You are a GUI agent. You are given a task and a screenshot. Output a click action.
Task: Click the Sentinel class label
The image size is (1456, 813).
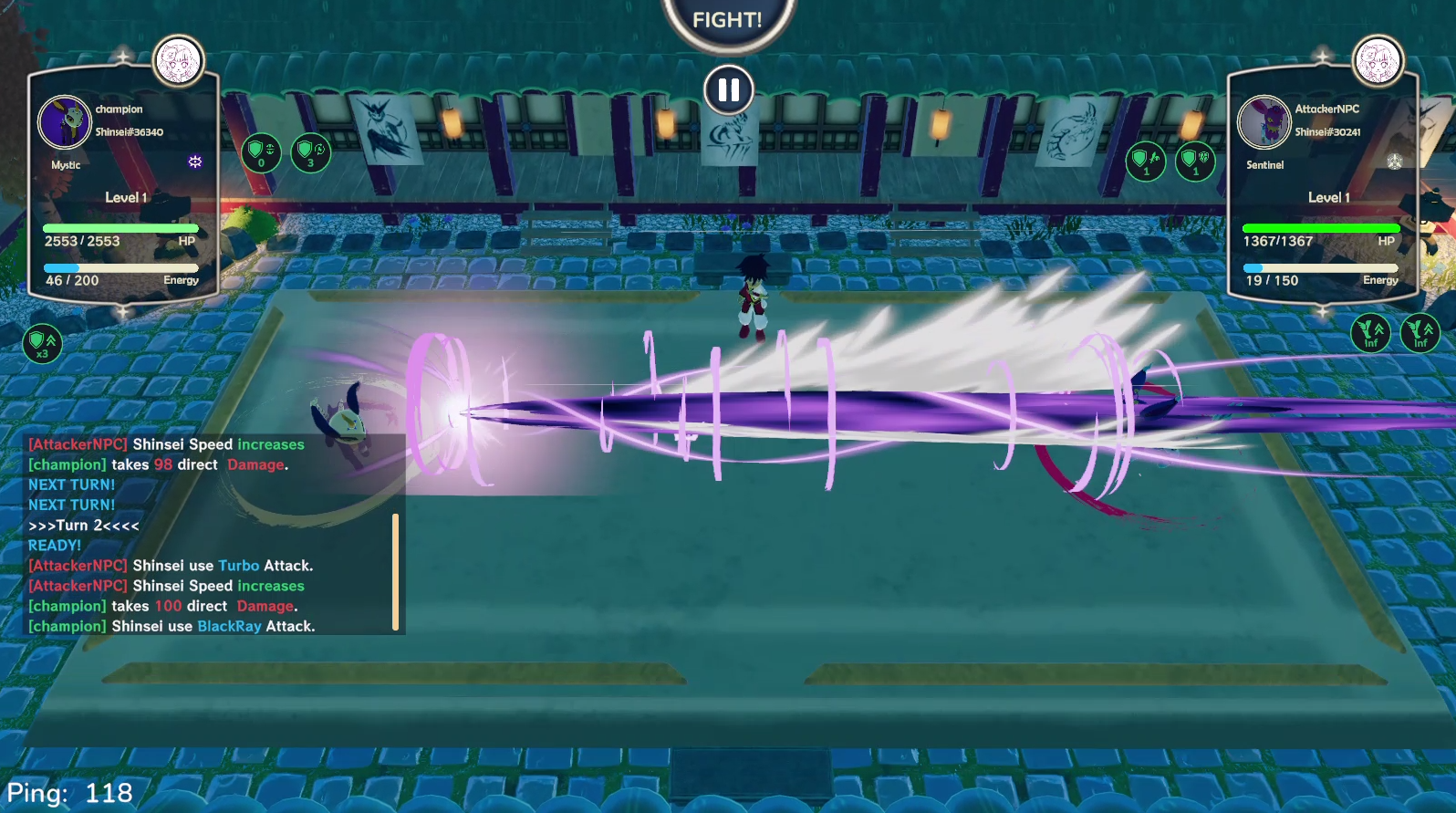click(x=1264, y=165)
